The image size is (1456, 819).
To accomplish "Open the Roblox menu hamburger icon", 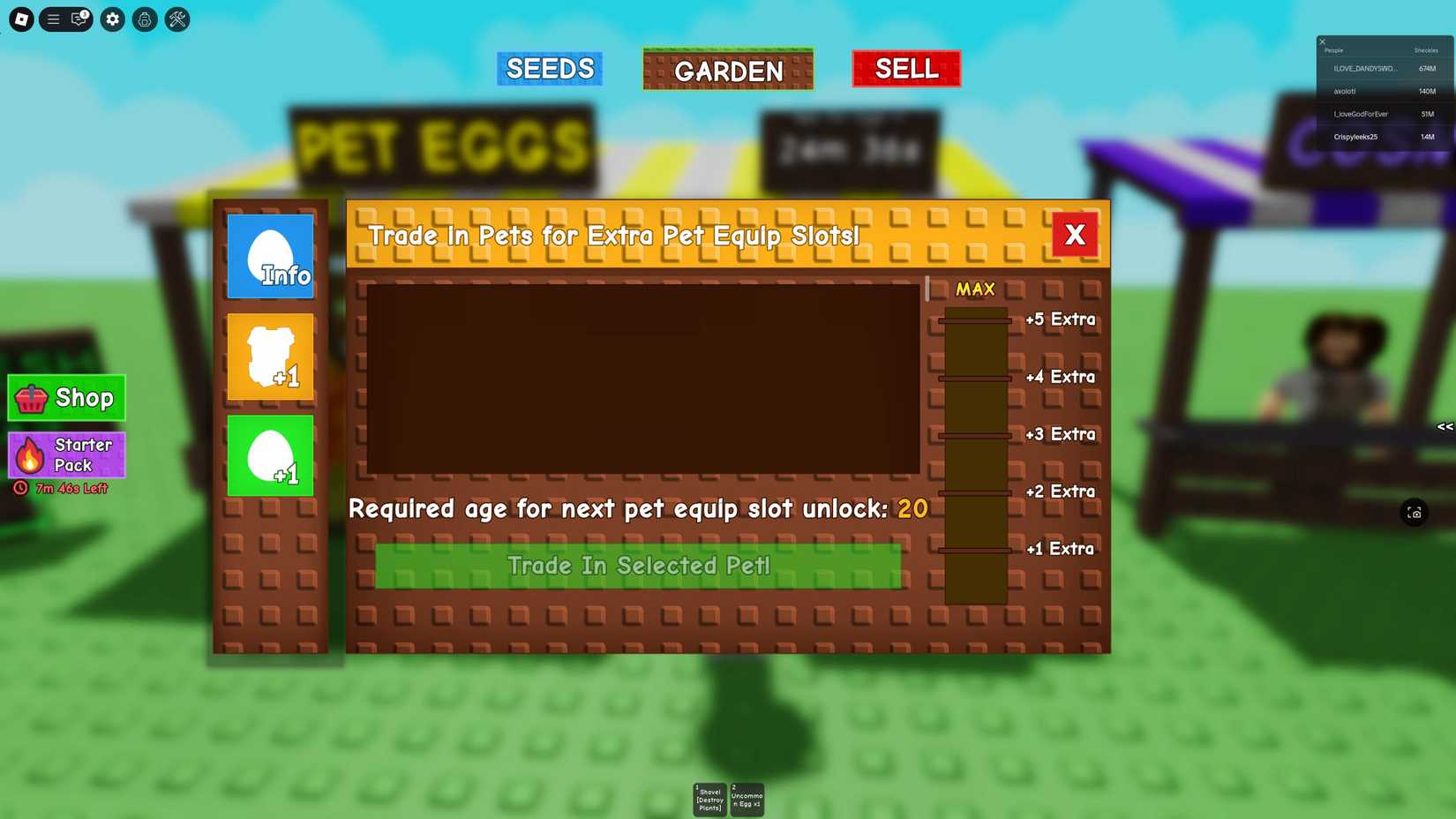I will [x=52, y=19].
